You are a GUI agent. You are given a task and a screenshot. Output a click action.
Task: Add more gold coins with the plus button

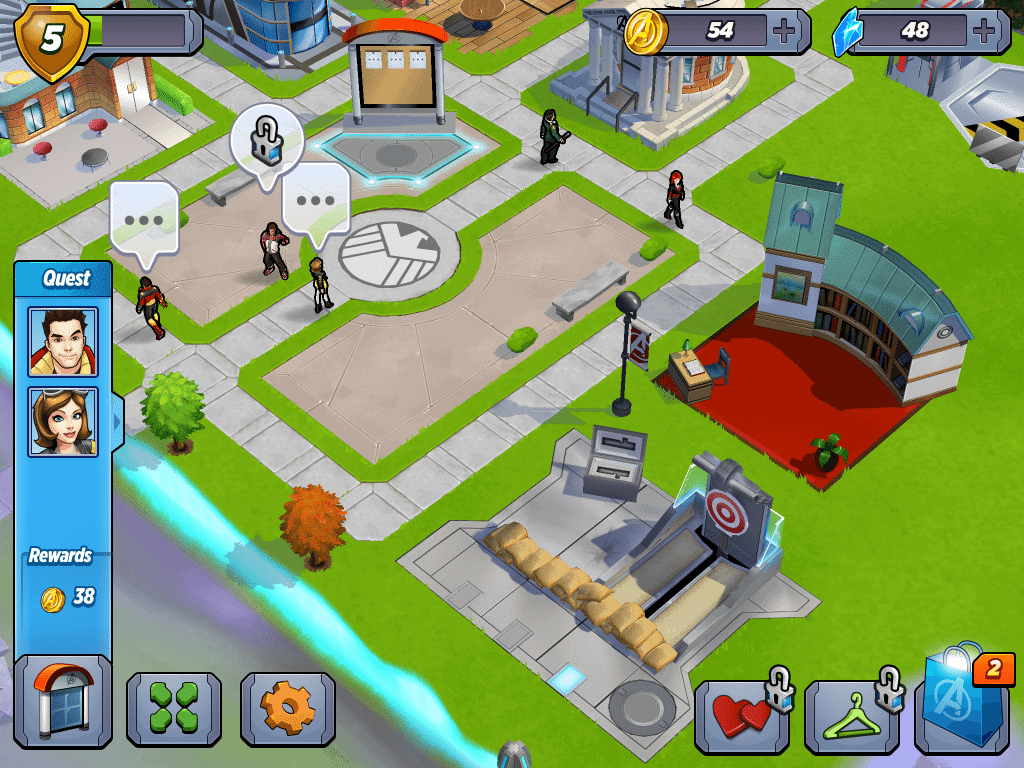(x=785, y=31)
